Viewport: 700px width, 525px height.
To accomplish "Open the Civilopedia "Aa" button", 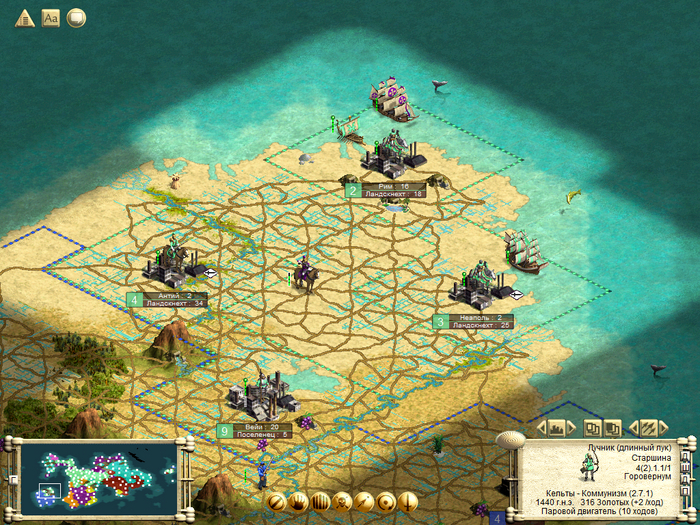I will pos(50,18).
